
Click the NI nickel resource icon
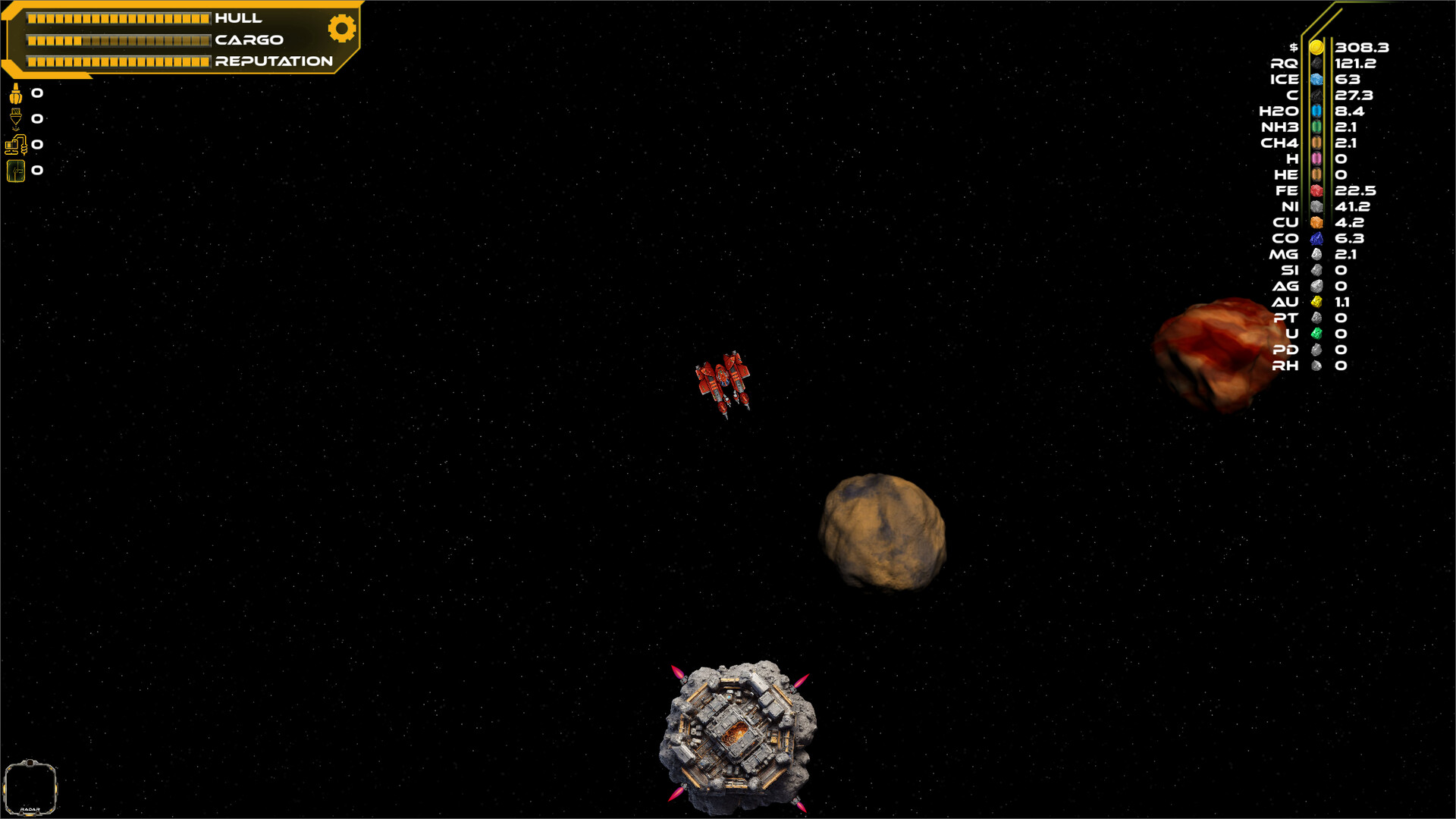(1317, 206)
